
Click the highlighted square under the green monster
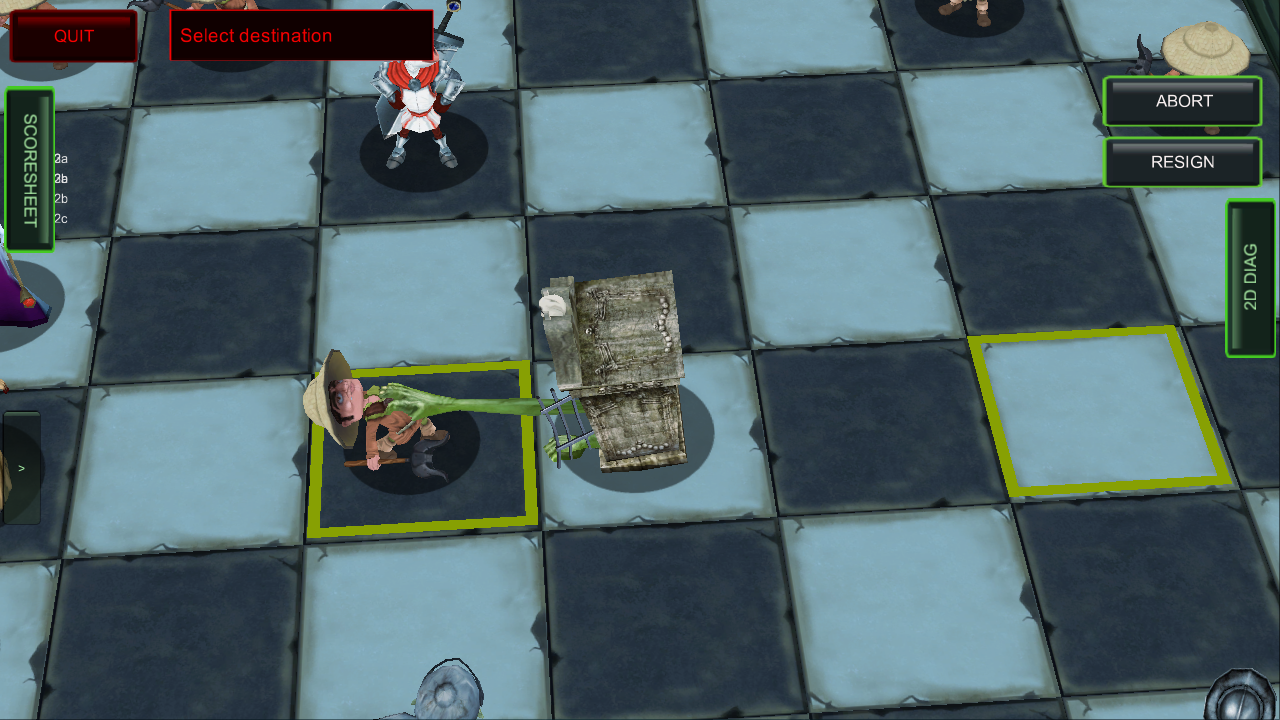click(425, 450)
